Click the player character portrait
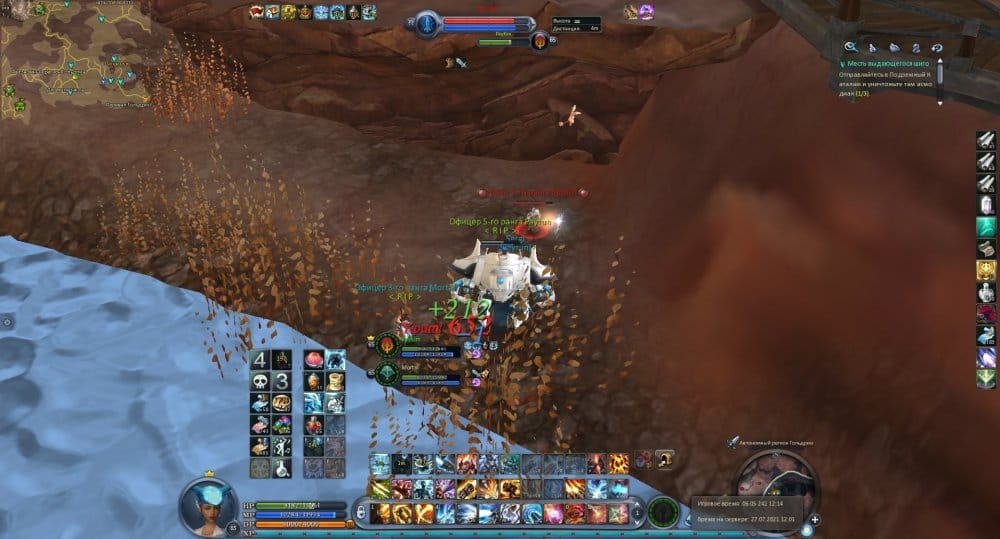 click(x=208, y=505)
